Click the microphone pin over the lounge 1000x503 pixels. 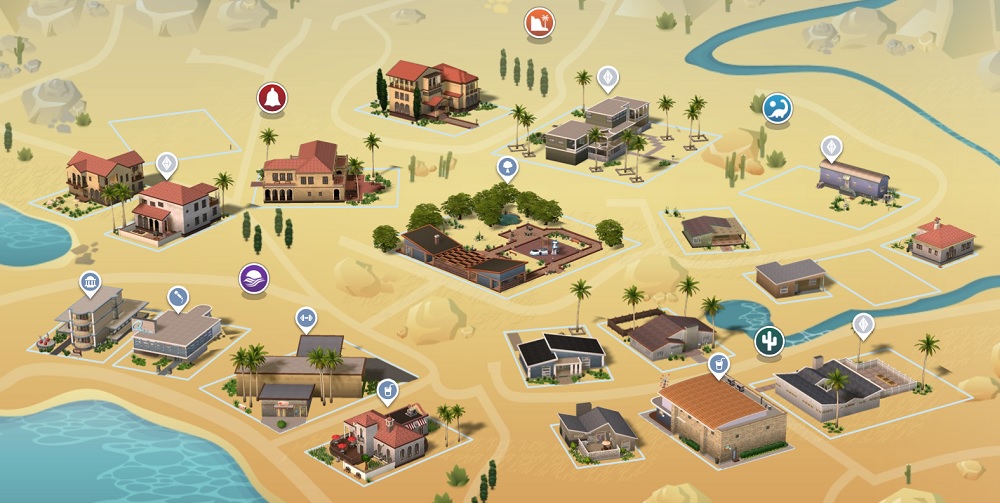tap(178, 297)
